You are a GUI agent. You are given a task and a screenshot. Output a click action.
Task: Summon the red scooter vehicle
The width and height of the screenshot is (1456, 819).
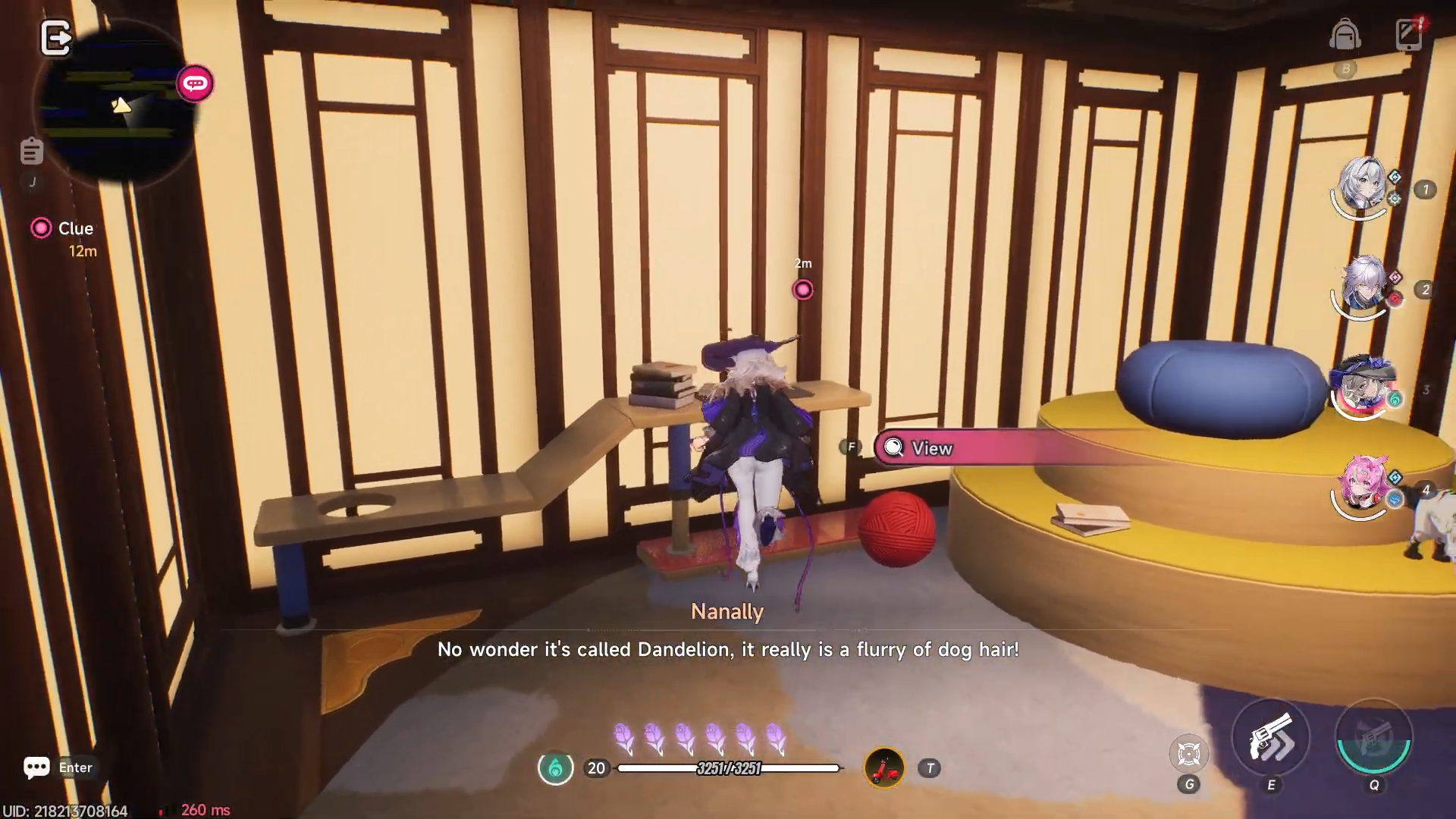point(884,768)
